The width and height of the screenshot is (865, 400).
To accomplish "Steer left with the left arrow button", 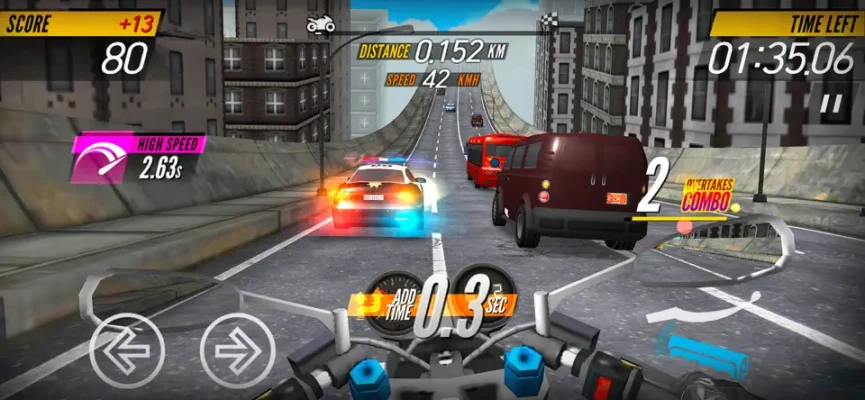I will pyautogui.click(x=127, y=350).
